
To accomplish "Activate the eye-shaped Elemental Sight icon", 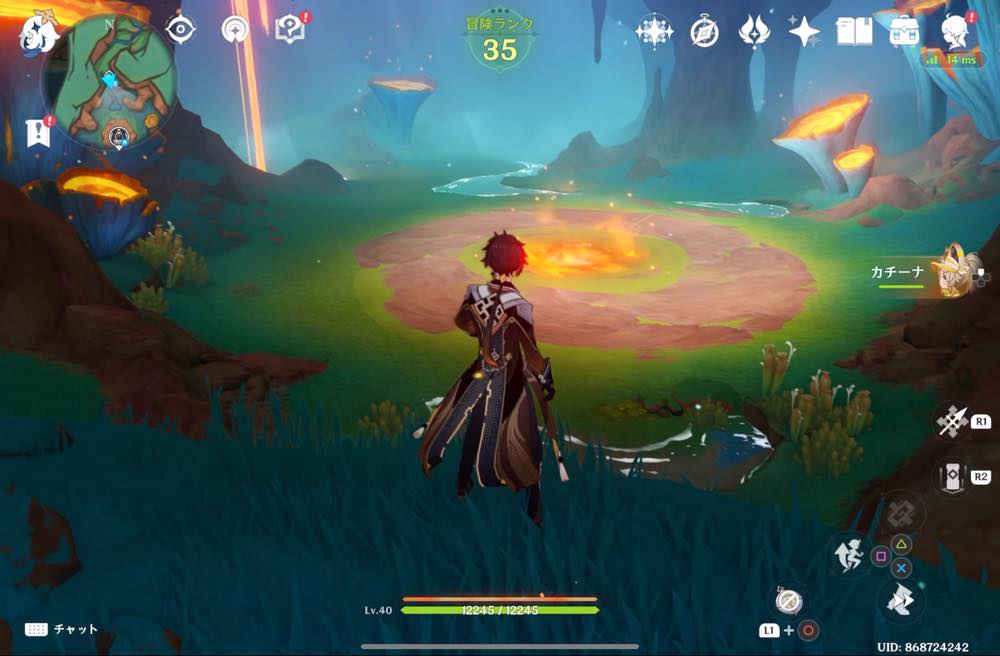I will pyautogui.click(x=180, y=30).
